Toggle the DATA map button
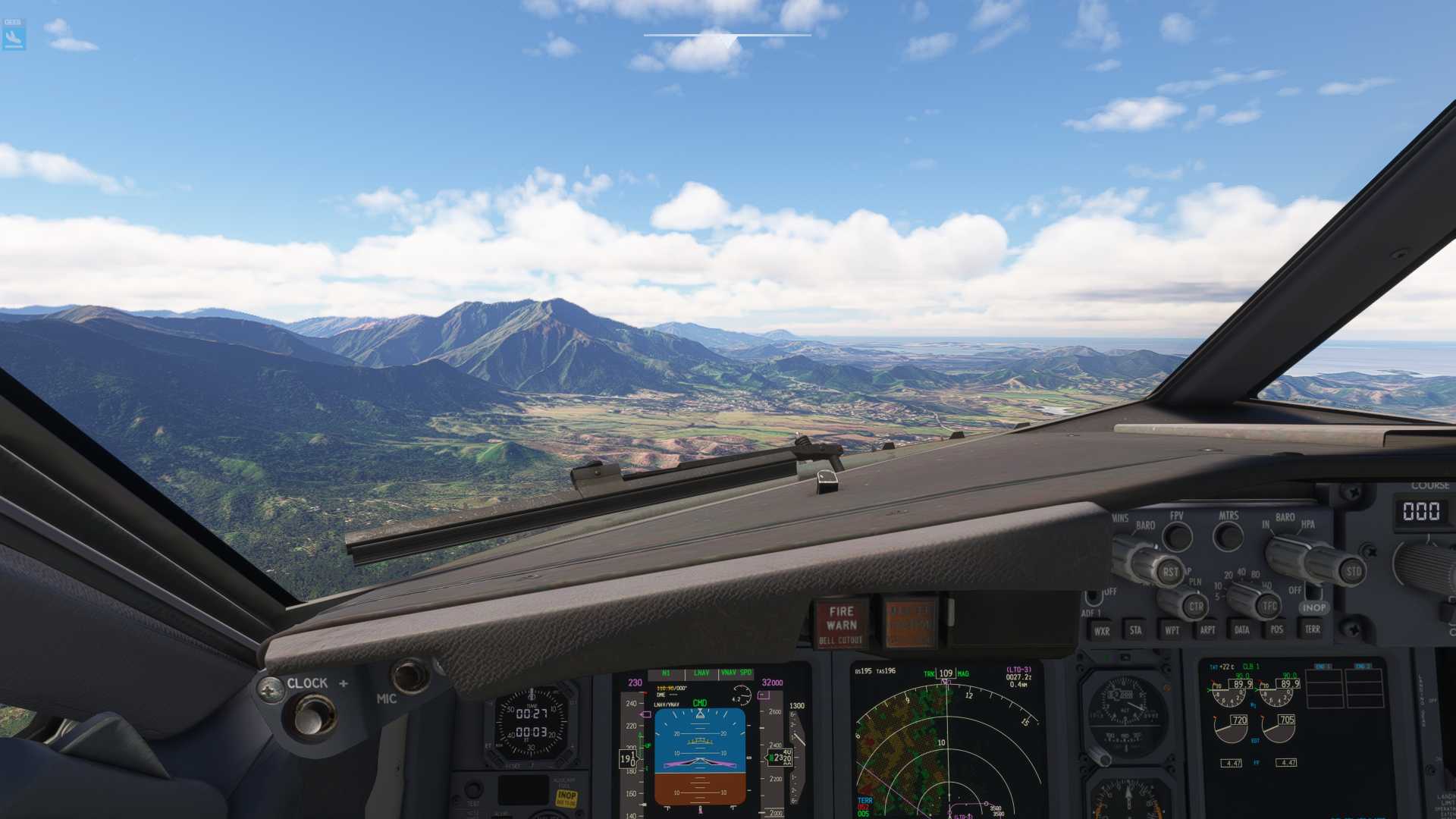 1242,629
